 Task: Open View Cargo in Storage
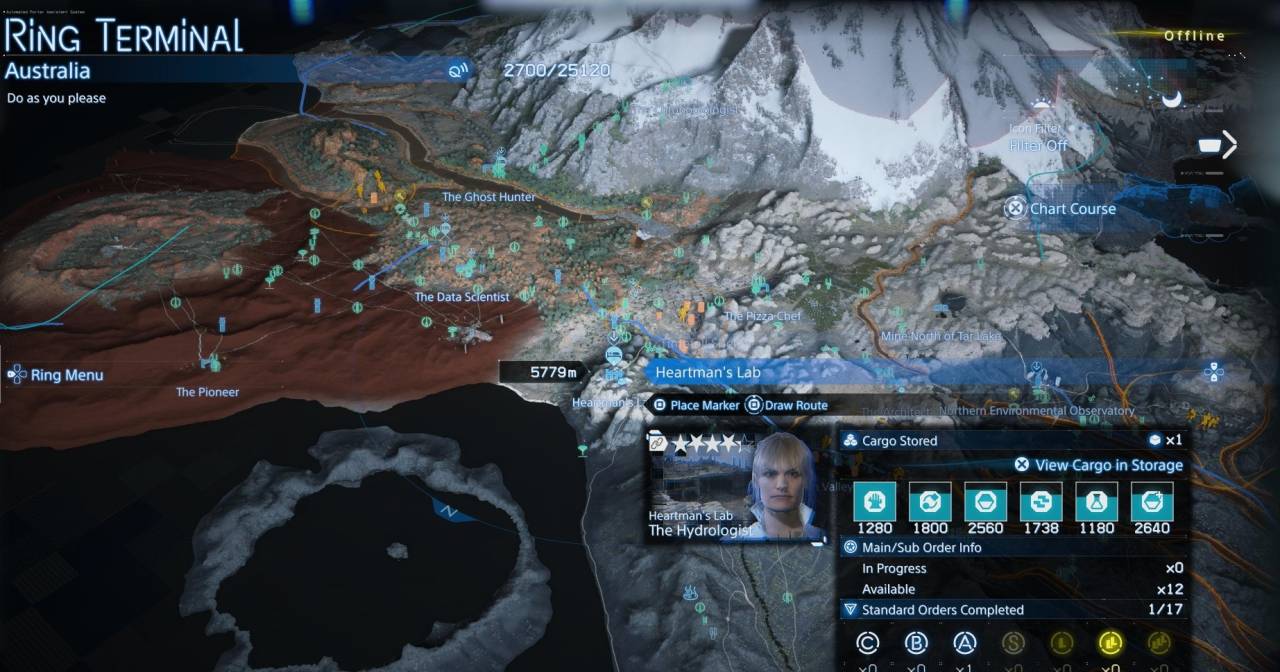[x=1098, y=465]
